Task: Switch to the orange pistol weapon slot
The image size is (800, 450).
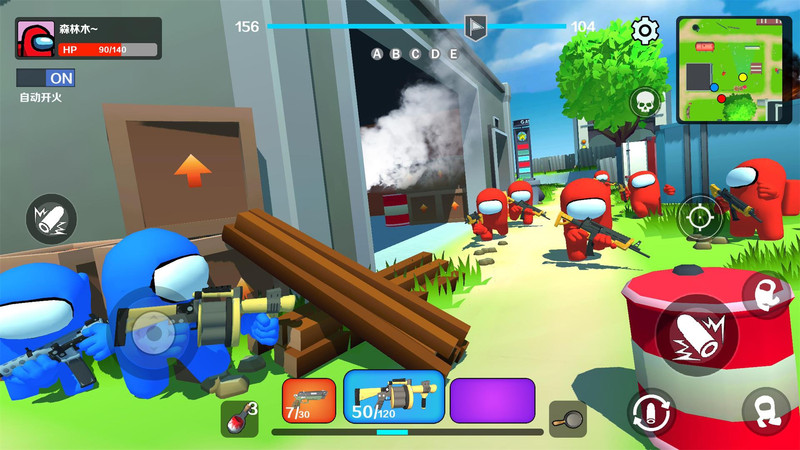Action: pos(309,399)
